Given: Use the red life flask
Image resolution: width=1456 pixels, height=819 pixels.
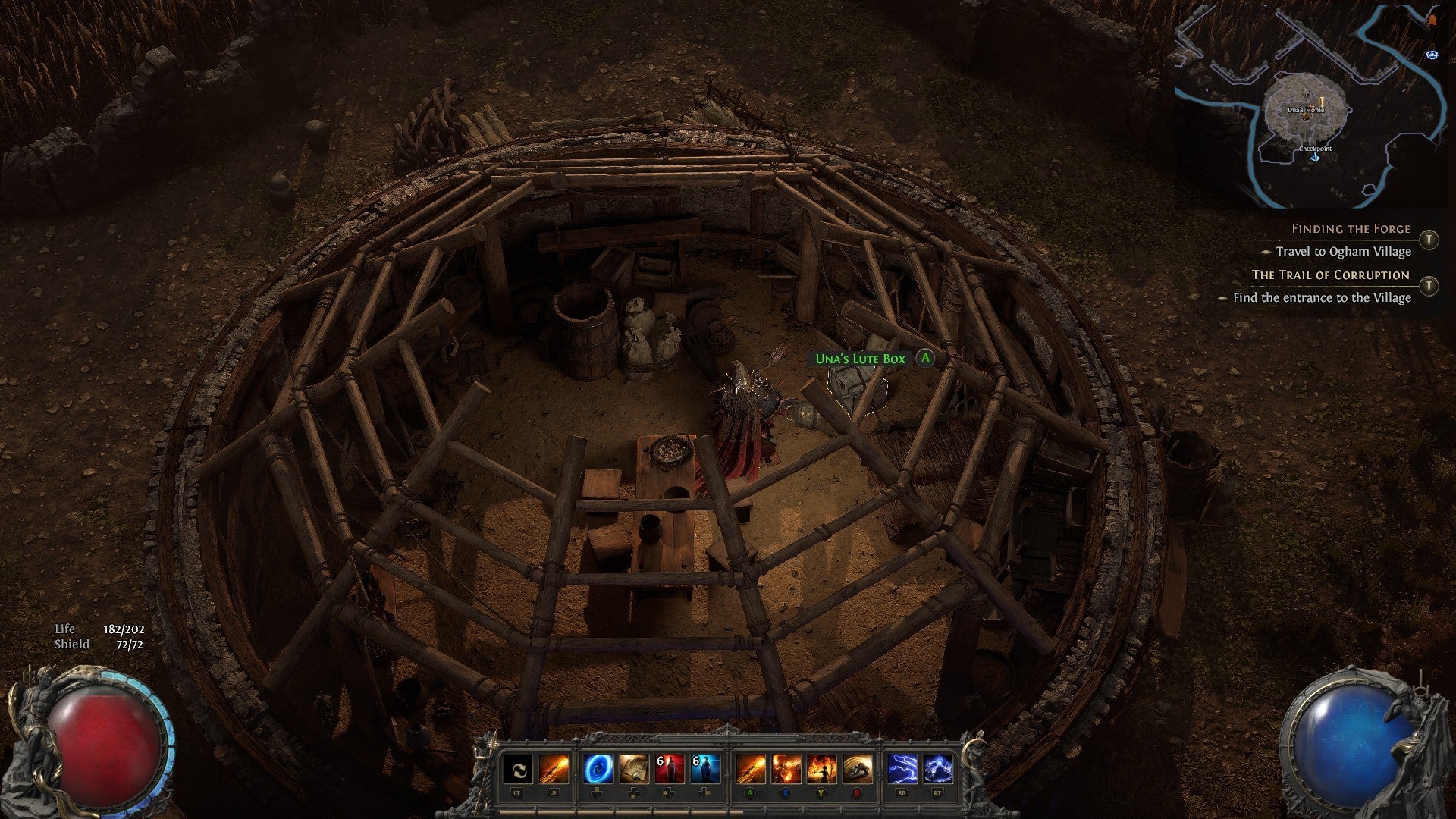Looking at the screenshot, I should pyautogui.click(x=669, y=770).
